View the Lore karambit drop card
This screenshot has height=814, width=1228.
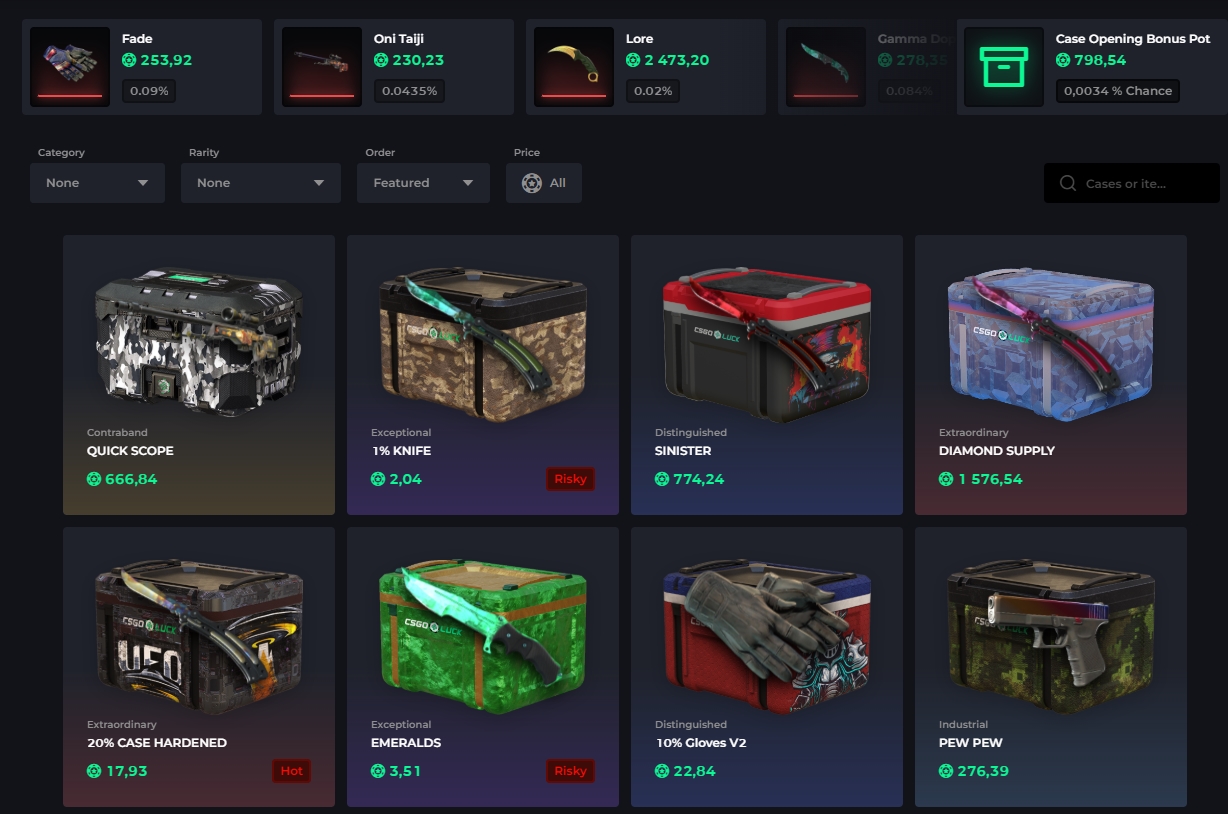coord(646,67)
